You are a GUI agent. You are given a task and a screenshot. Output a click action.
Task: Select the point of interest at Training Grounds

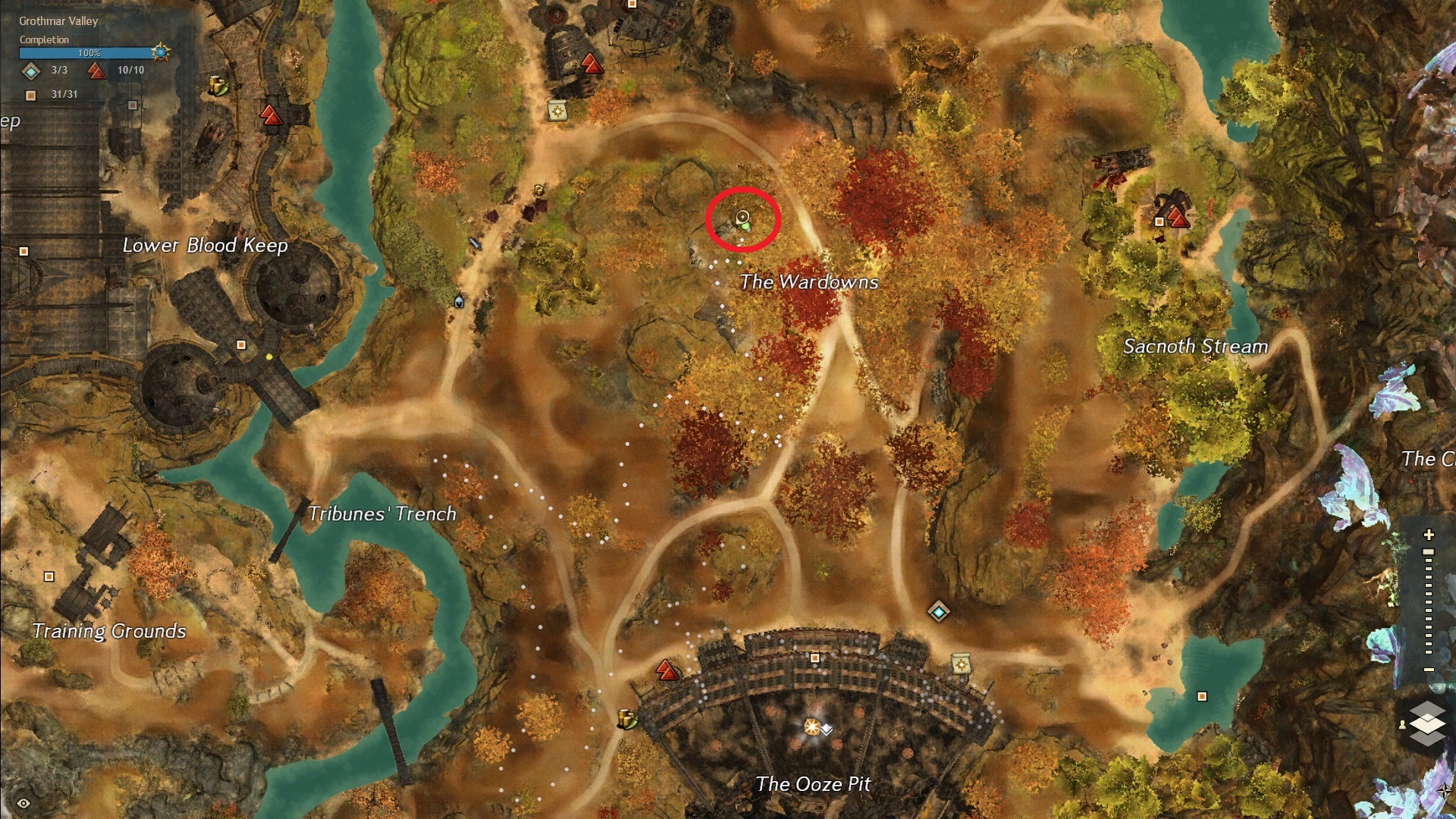[49, 577]
